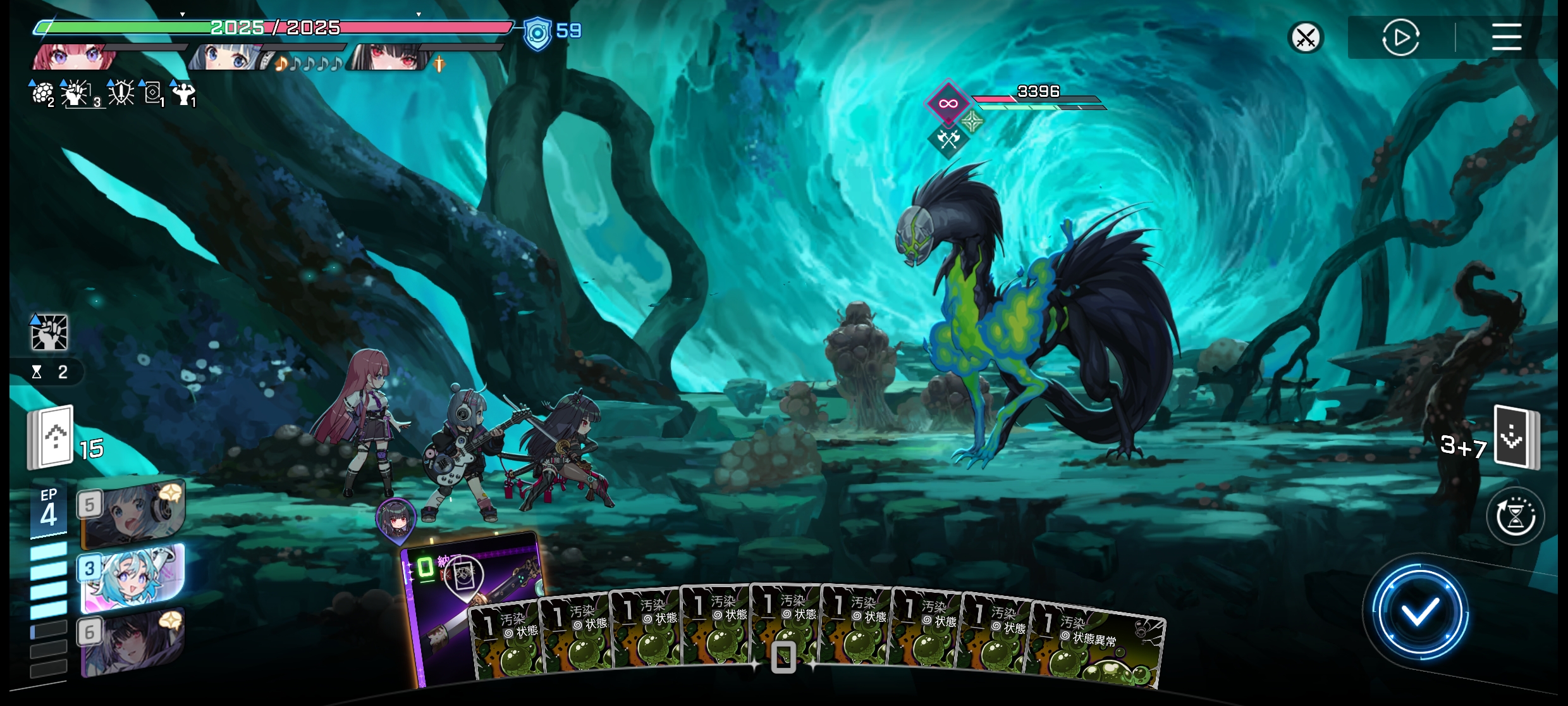Choose the 3-cost blue-haired girl EP skill
Image resolution: width=1568 pixels, height=706 pixels.
(133, 577)
